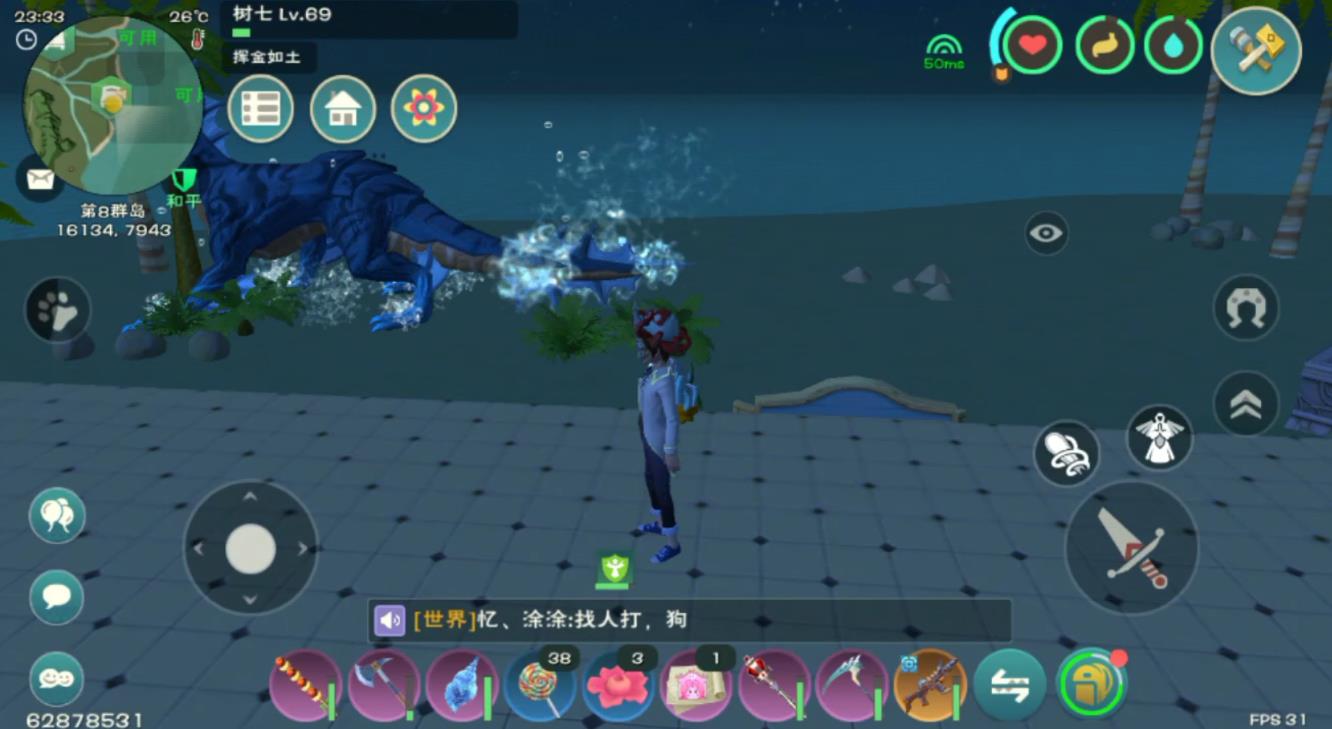Screen dimensions: 1332x729
Task: Tap the double chevron ascend control
Action: tap(1243, 406)
